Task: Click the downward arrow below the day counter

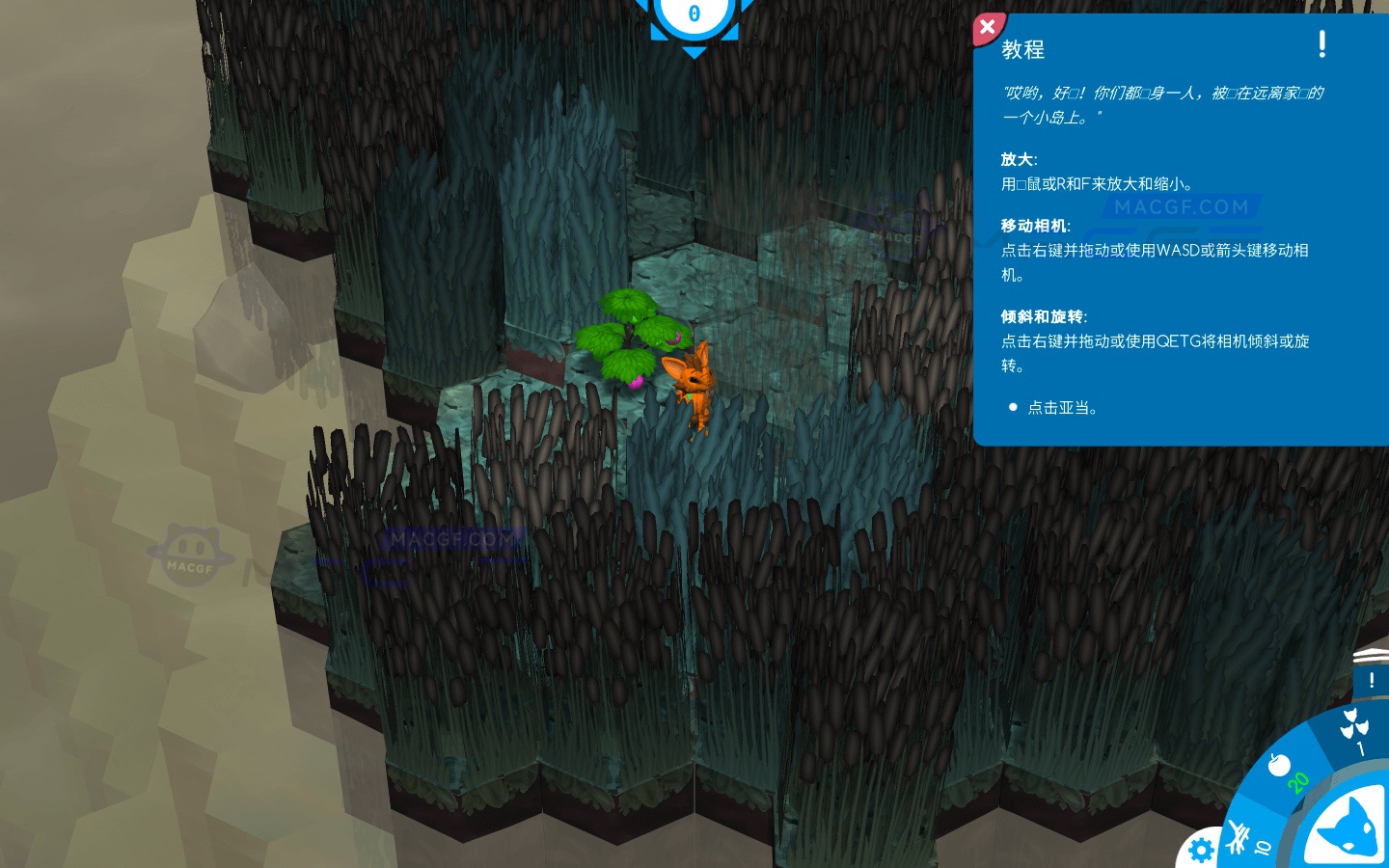Action: [693, 51]
